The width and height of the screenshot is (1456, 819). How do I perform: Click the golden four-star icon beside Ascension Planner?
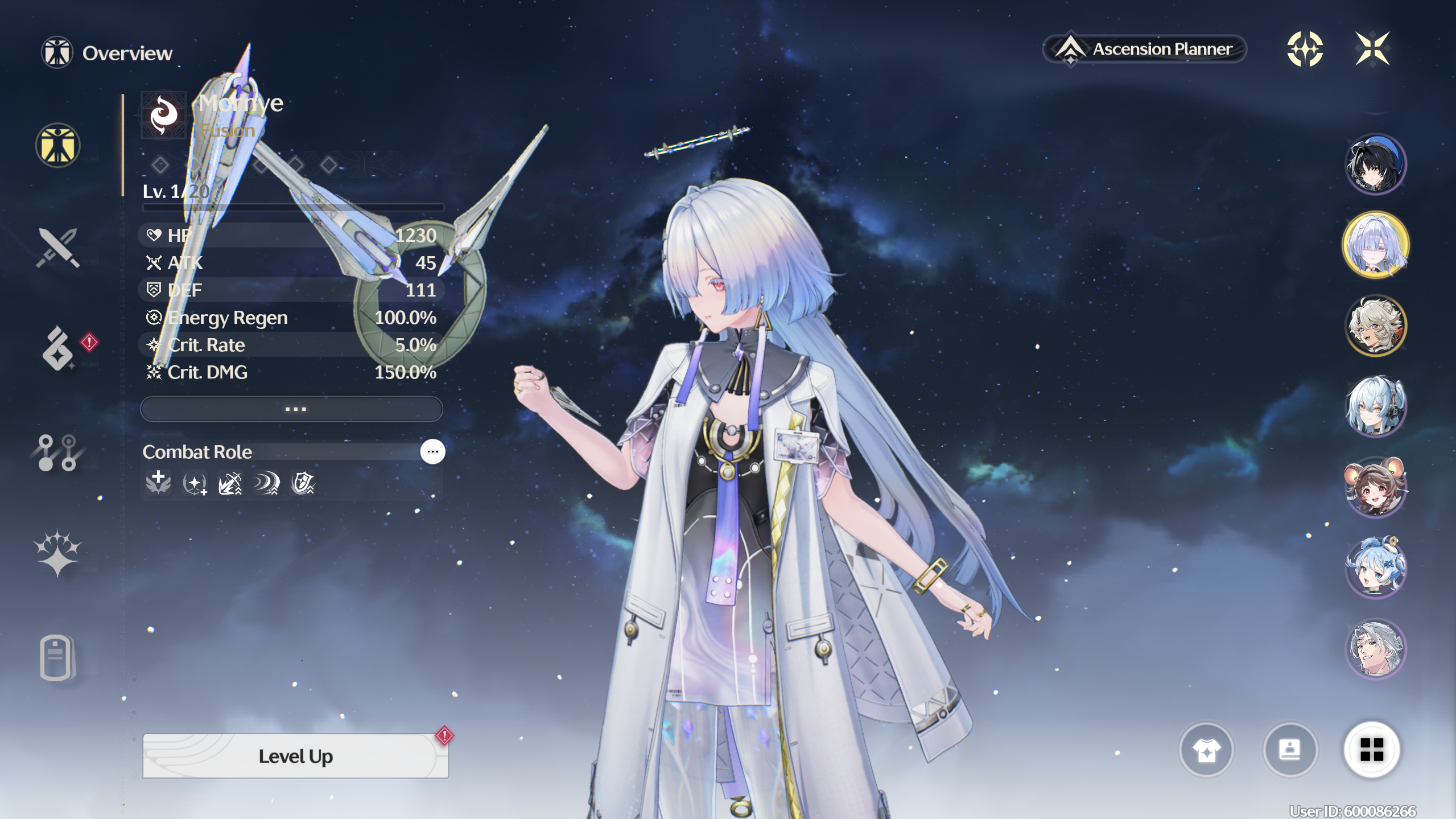1305,49
